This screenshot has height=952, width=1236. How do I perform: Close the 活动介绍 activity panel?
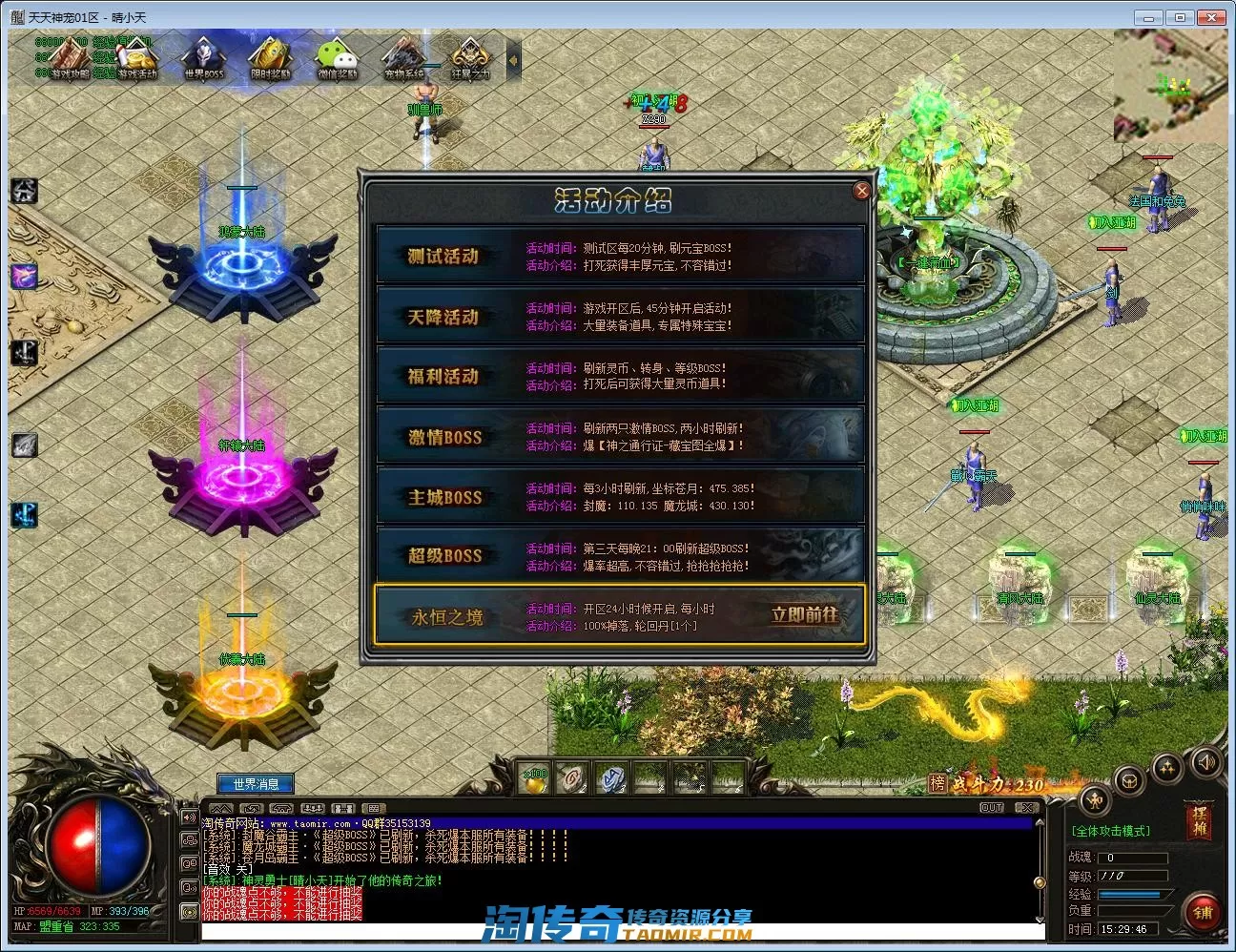coord(862,191)
